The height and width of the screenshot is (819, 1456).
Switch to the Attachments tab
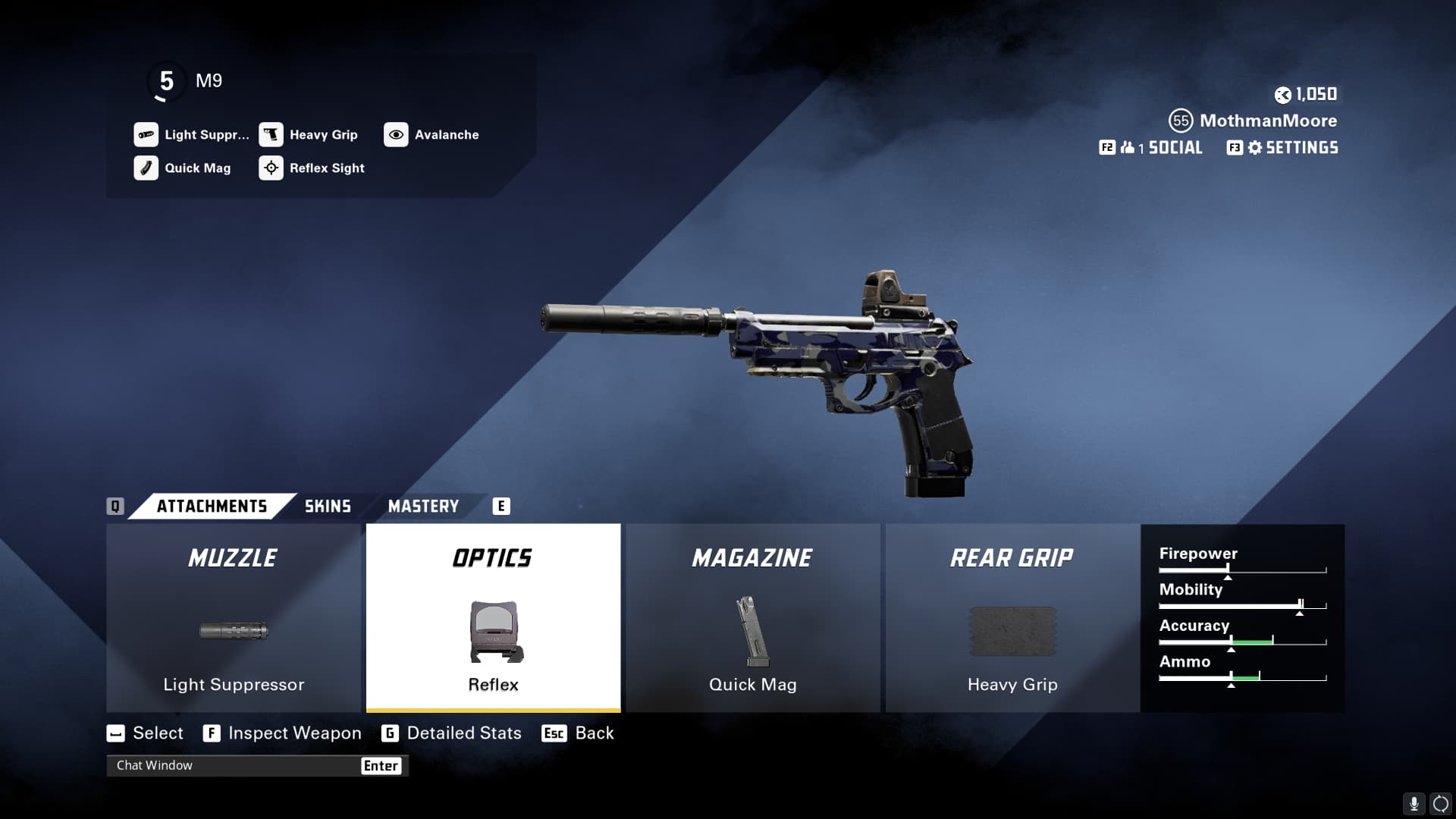[212, 506]
